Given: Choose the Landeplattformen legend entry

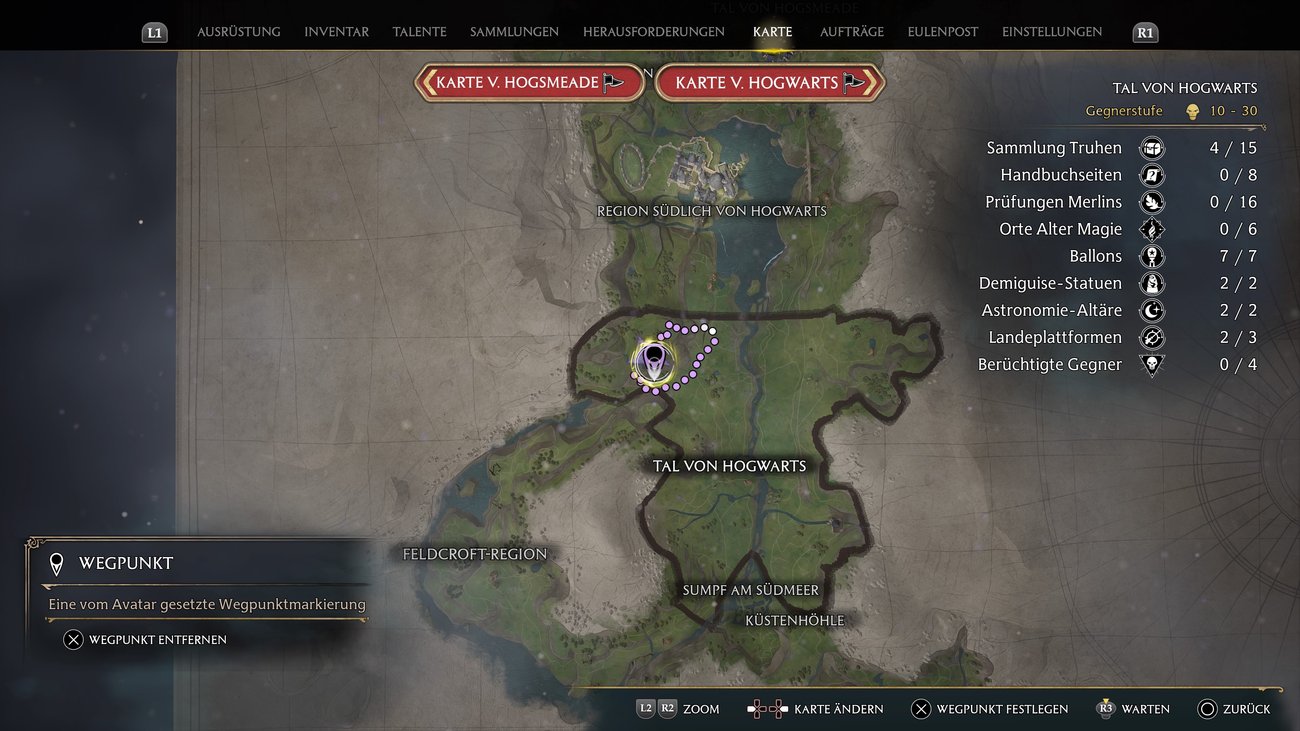Looking at the screenshot, I should (x=1055, y=338).
